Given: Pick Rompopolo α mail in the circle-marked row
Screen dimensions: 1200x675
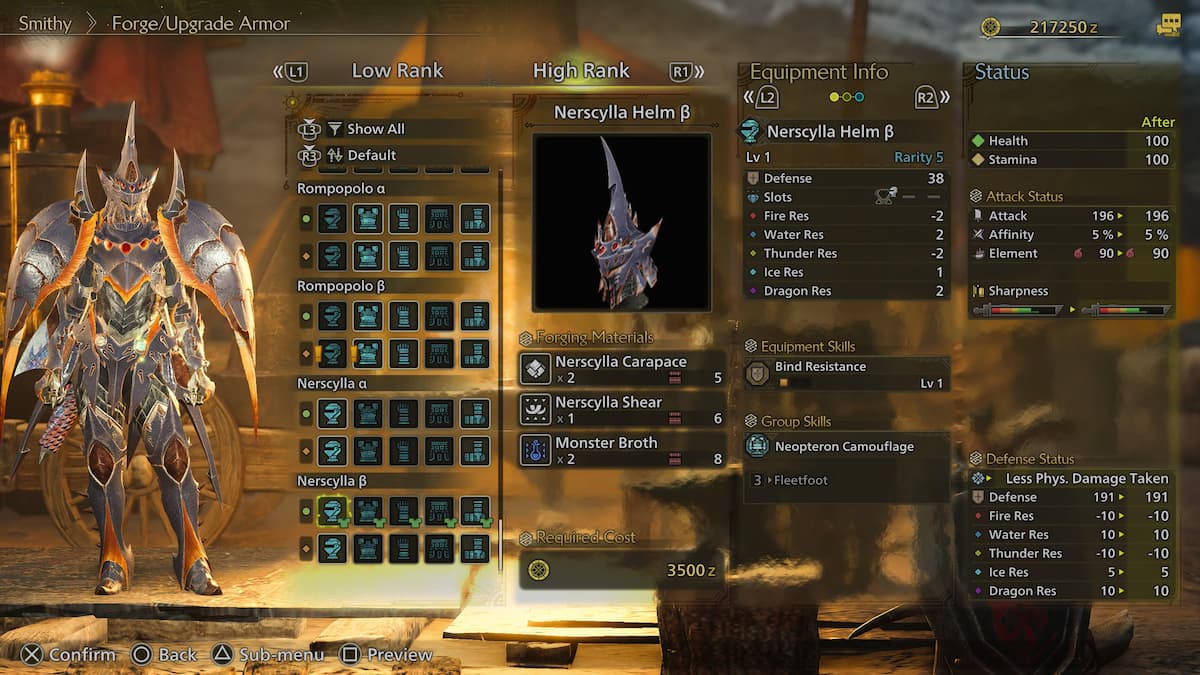Looking at the screenshot, I should tap(368, 218).
